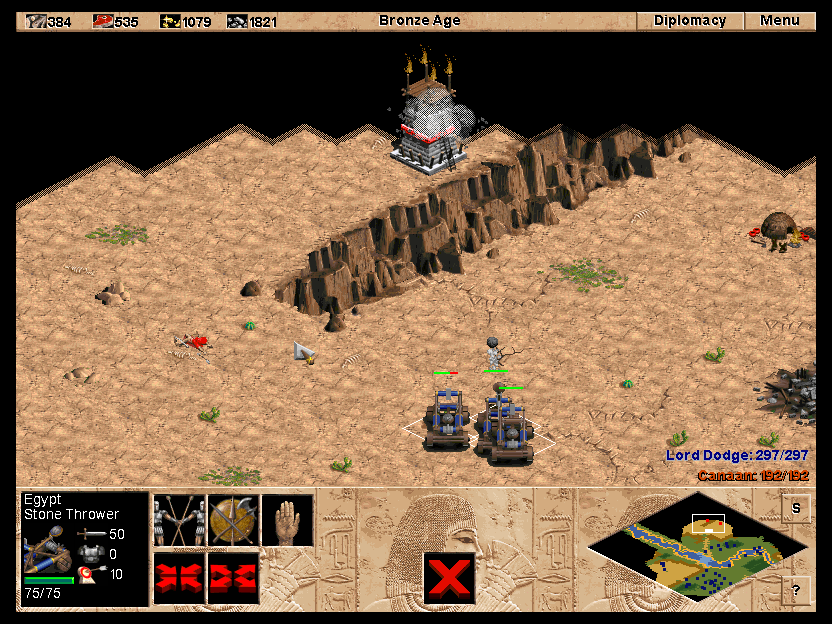Open the Diplomacy panel
Screen dimensions: 832x624
pyautogui.click(x=690, y=21)
